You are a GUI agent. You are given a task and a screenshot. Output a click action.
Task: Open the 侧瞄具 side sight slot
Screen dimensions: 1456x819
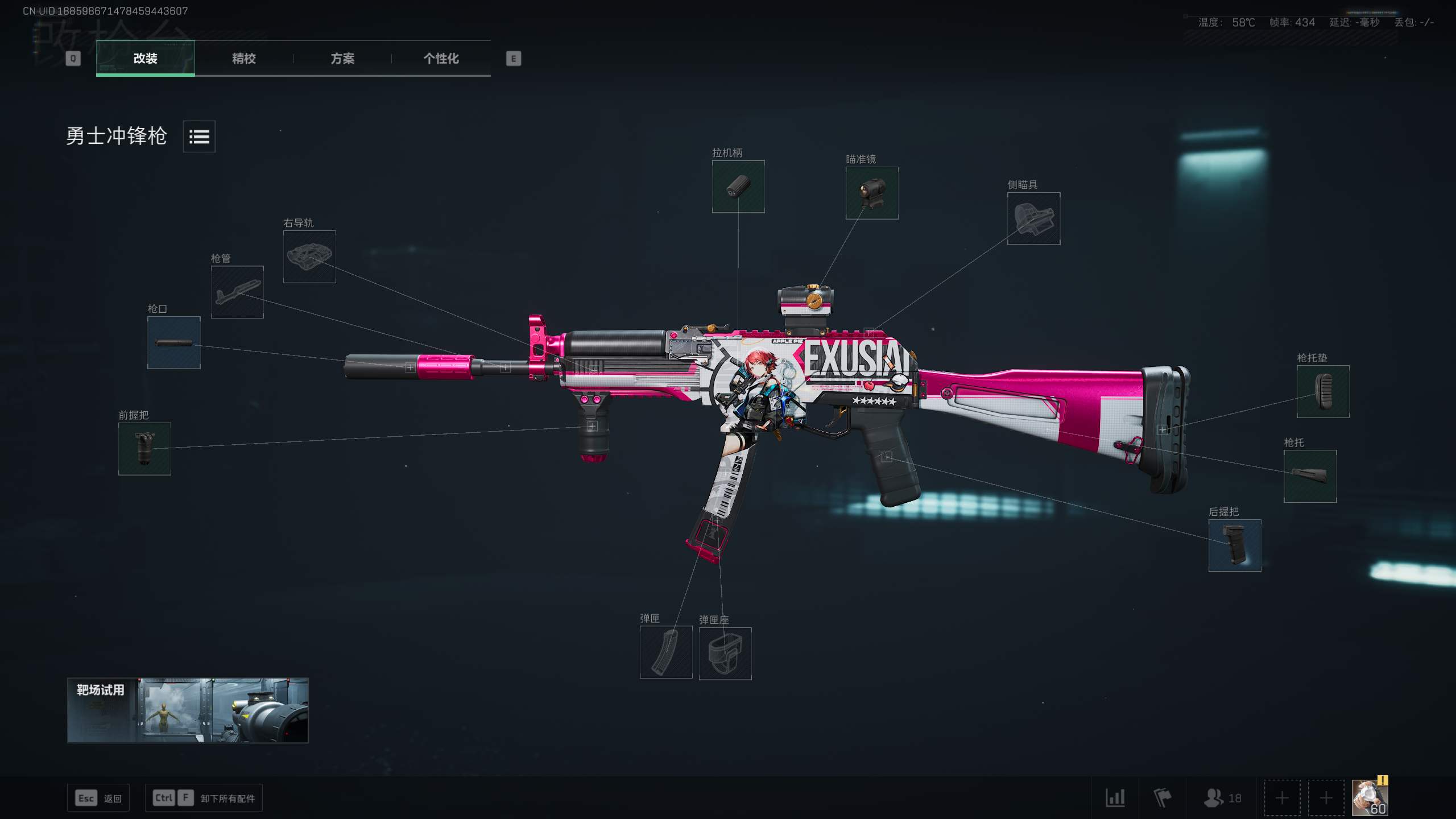point(1033,218)
